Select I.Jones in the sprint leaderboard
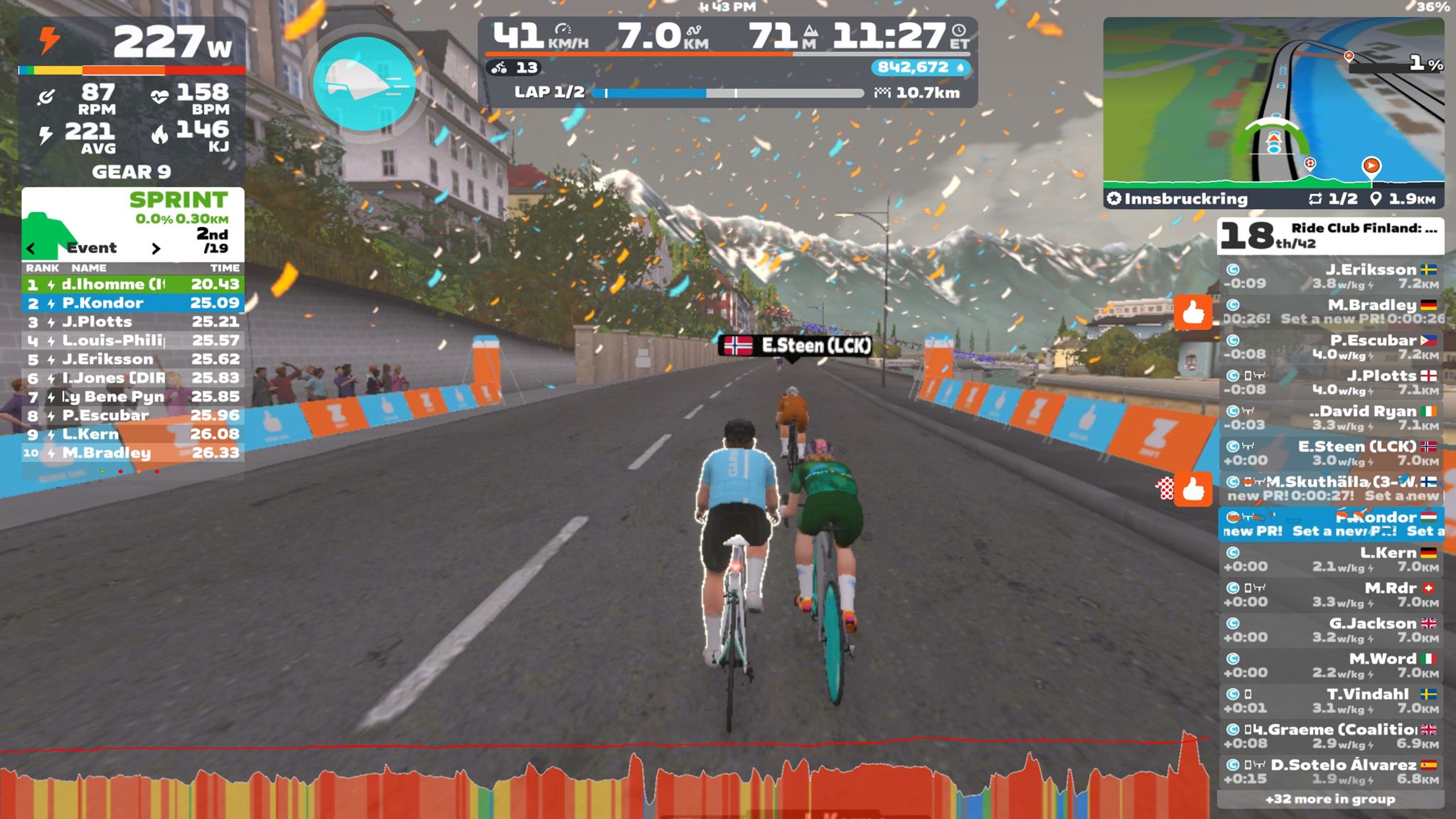 pyautogui.click(x=132, y=378)
